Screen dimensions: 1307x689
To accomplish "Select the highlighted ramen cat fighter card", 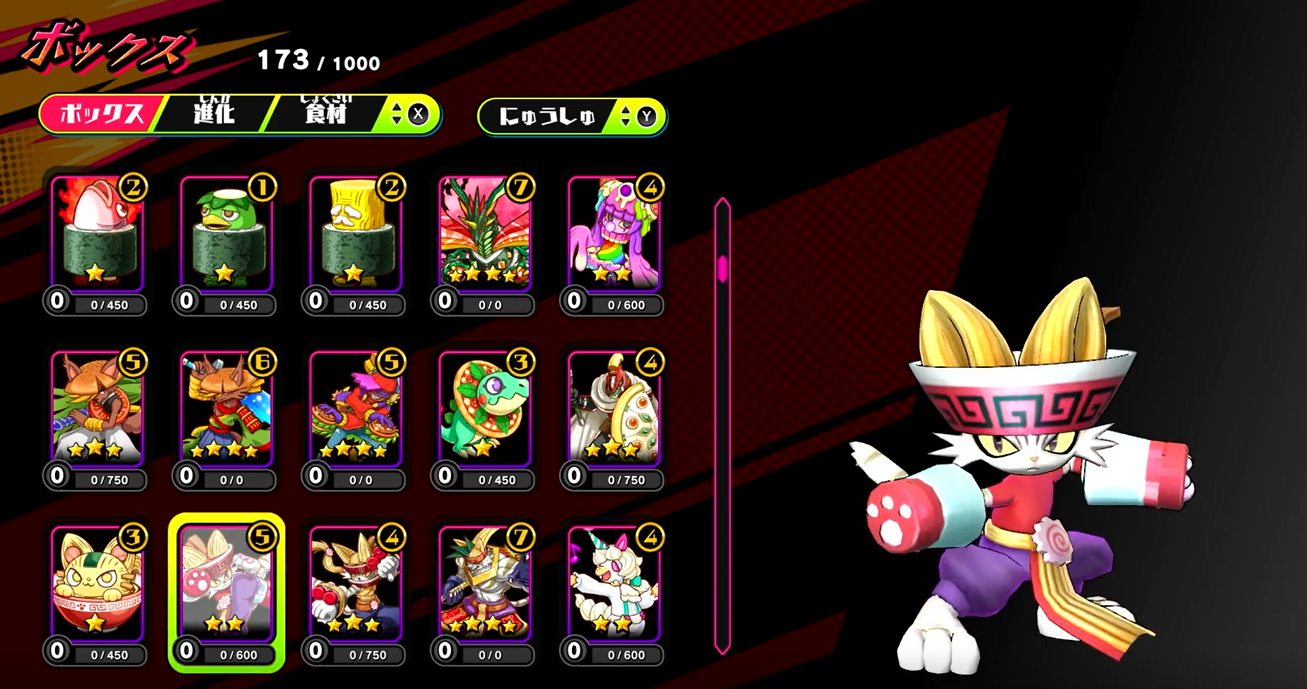I will (x=226, y=587).
